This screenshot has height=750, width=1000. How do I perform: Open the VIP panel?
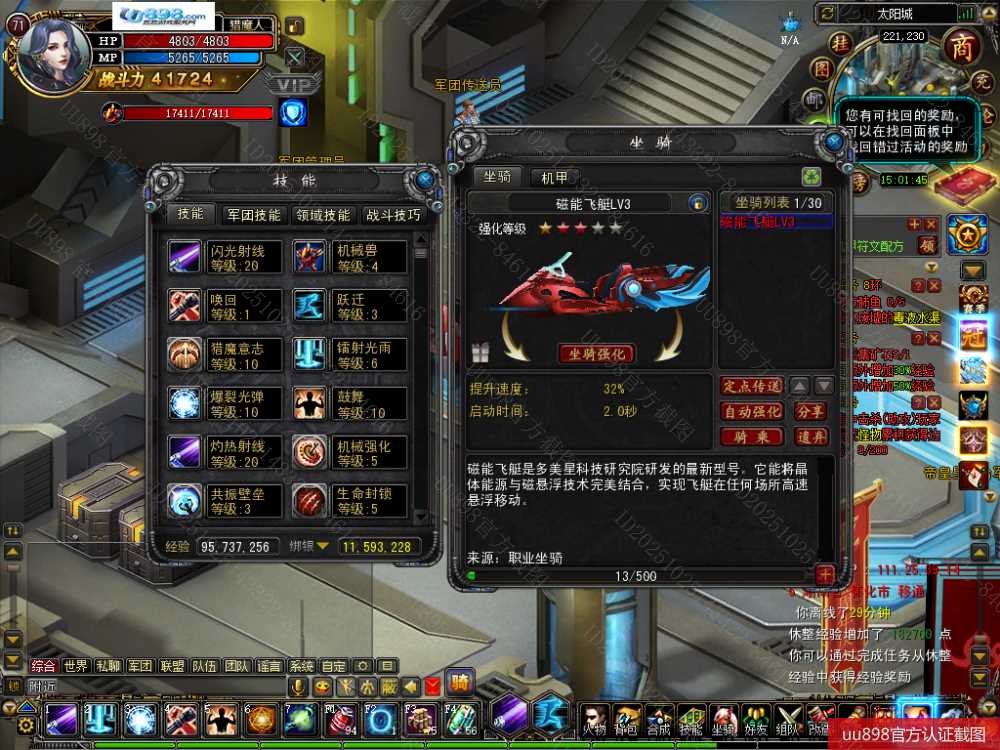tap(292, 84)
